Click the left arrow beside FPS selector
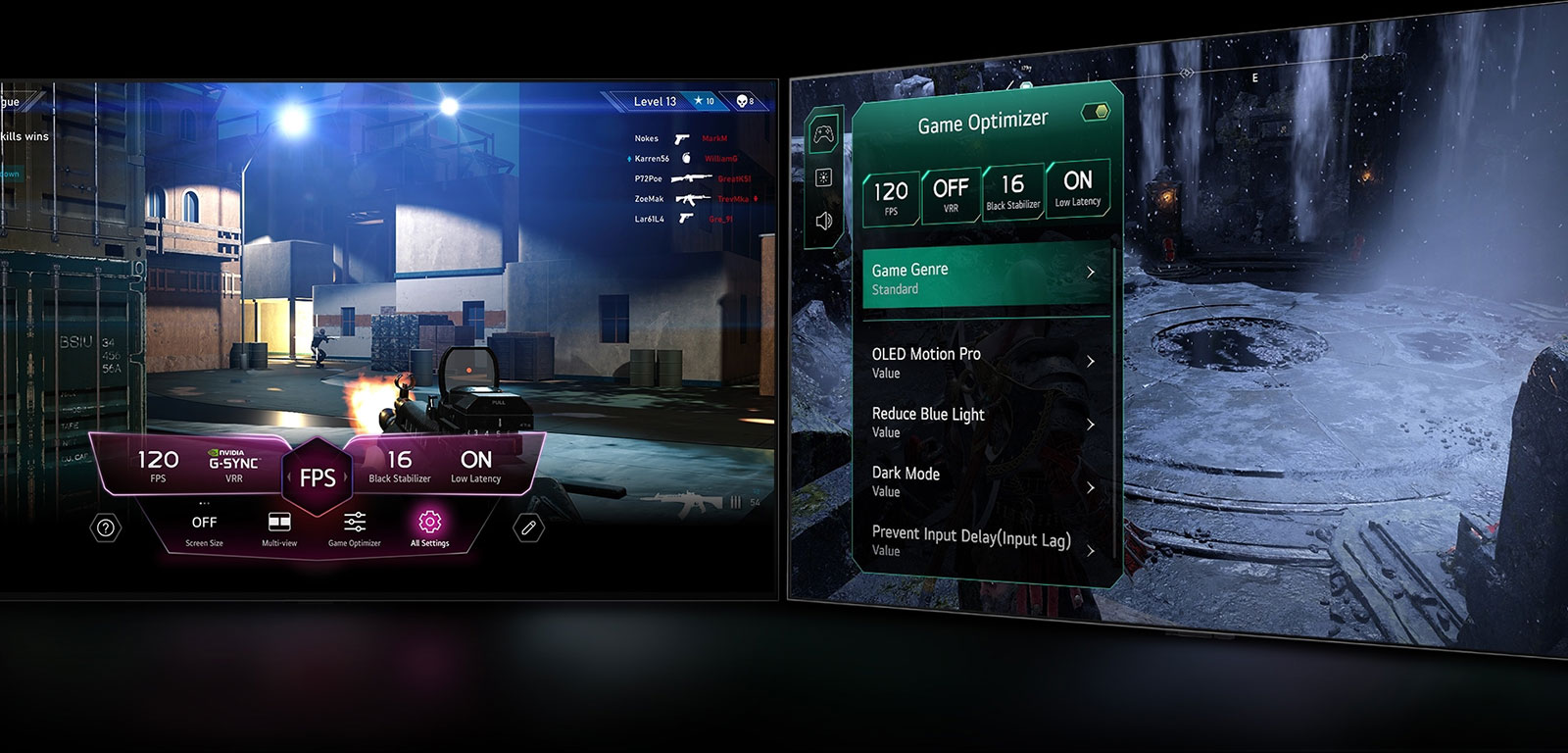The width and height of the screenshot is (1568, 753). click(288, 477)
